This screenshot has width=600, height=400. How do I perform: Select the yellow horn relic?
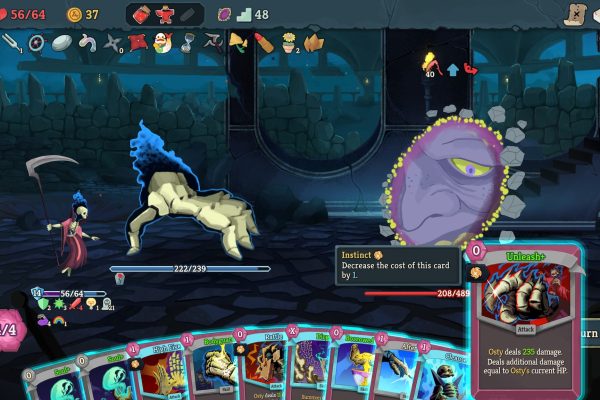(238, 42)
